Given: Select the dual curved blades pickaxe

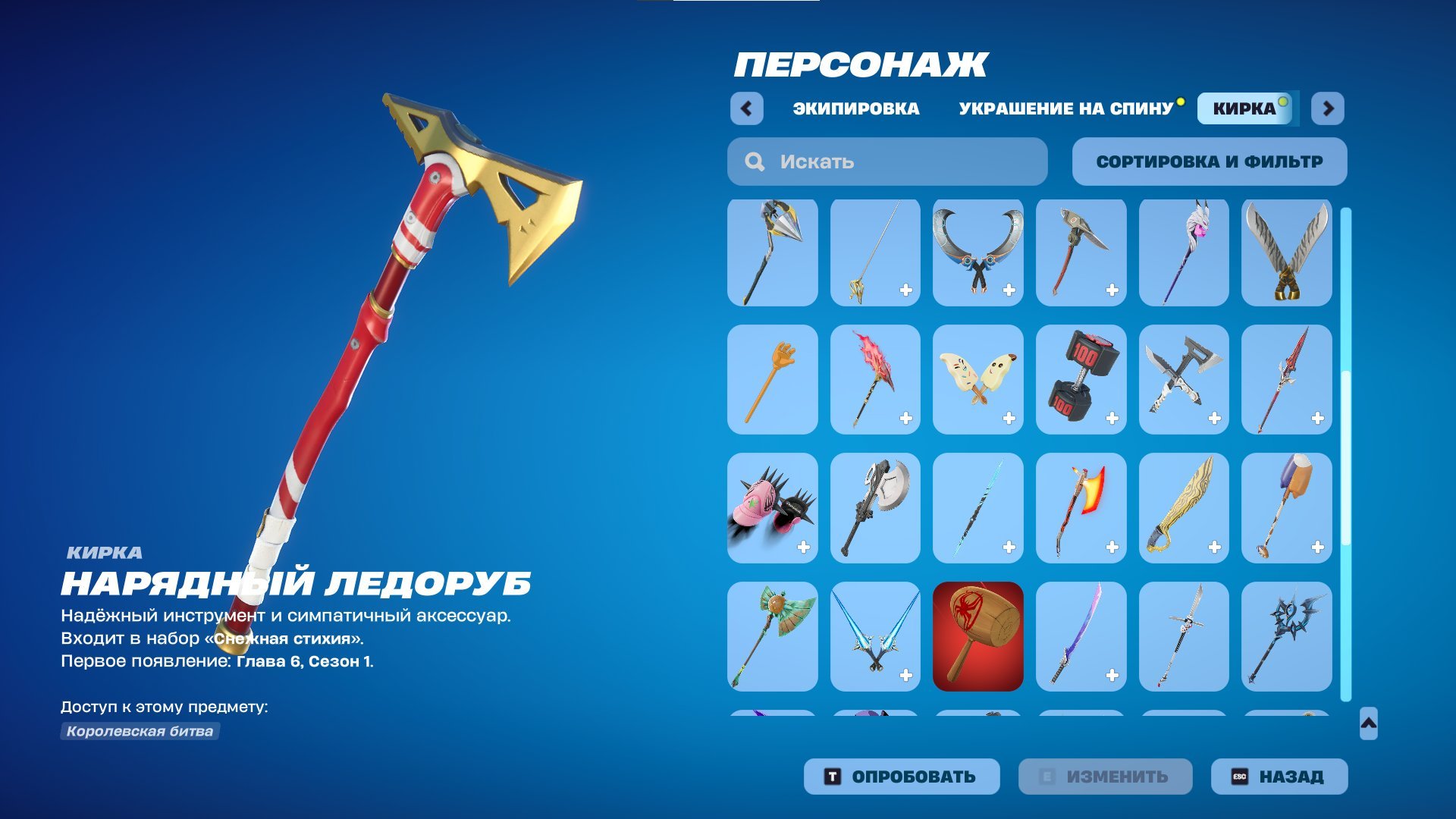Looking at the screenshot, I should click(977, 253).
